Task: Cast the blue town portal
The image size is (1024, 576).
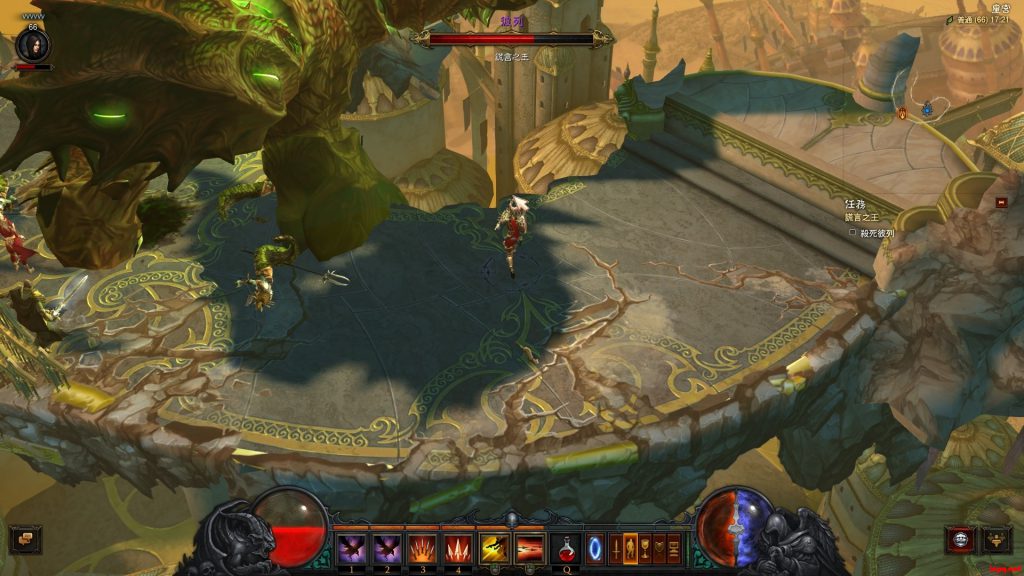Action: 595,548
